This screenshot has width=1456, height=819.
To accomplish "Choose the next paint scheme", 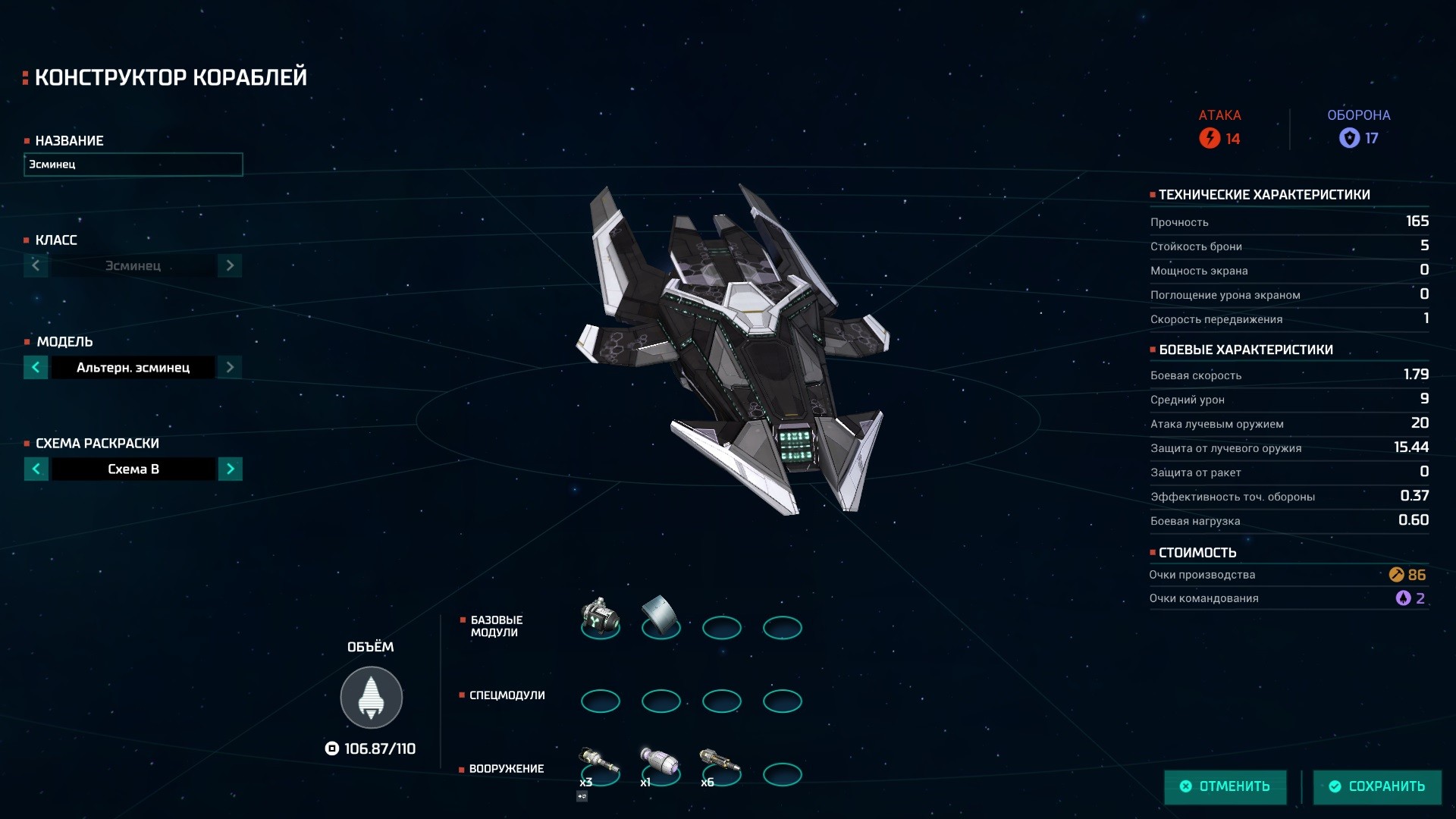I will tap(230, 469).
